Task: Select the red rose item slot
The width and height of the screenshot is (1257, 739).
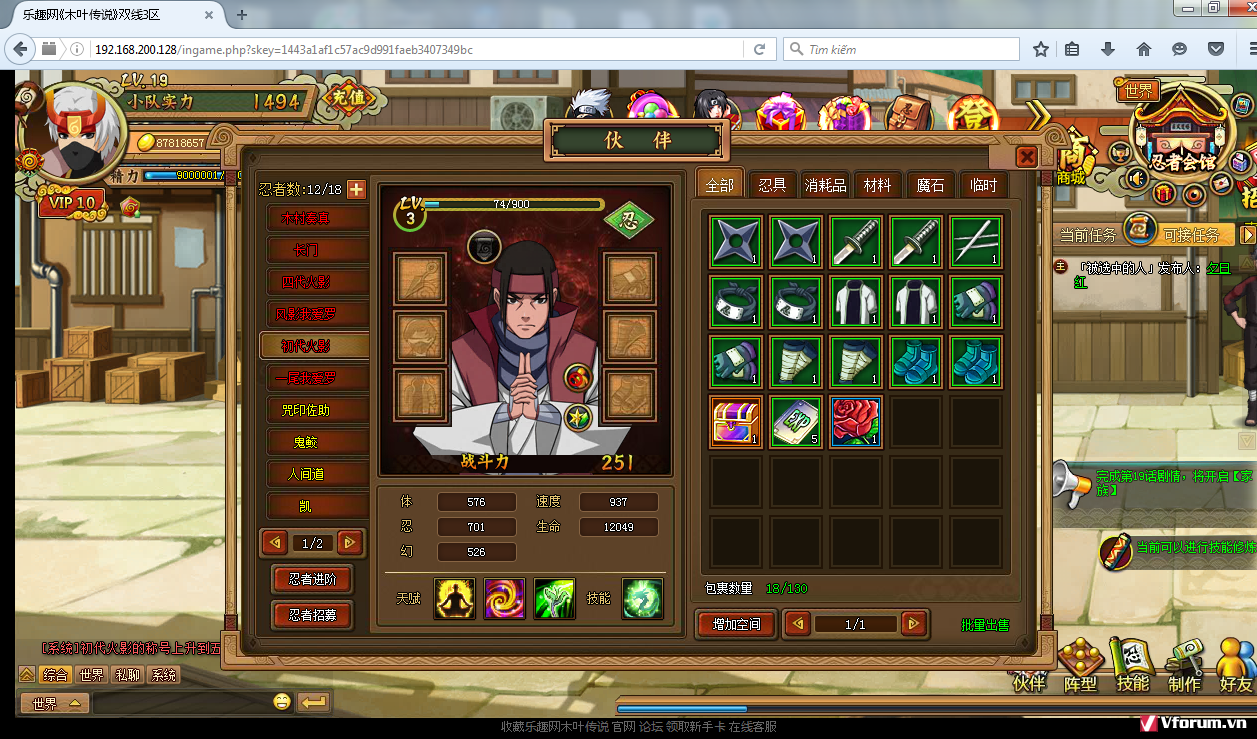Action: click(855, 421)
